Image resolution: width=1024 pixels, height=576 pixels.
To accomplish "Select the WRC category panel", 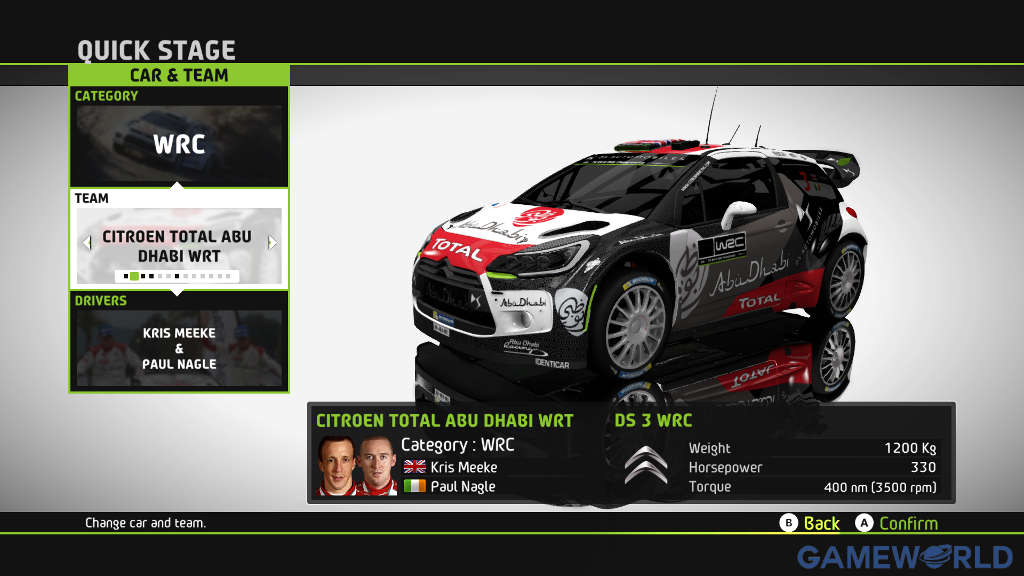I will point(179,144).
